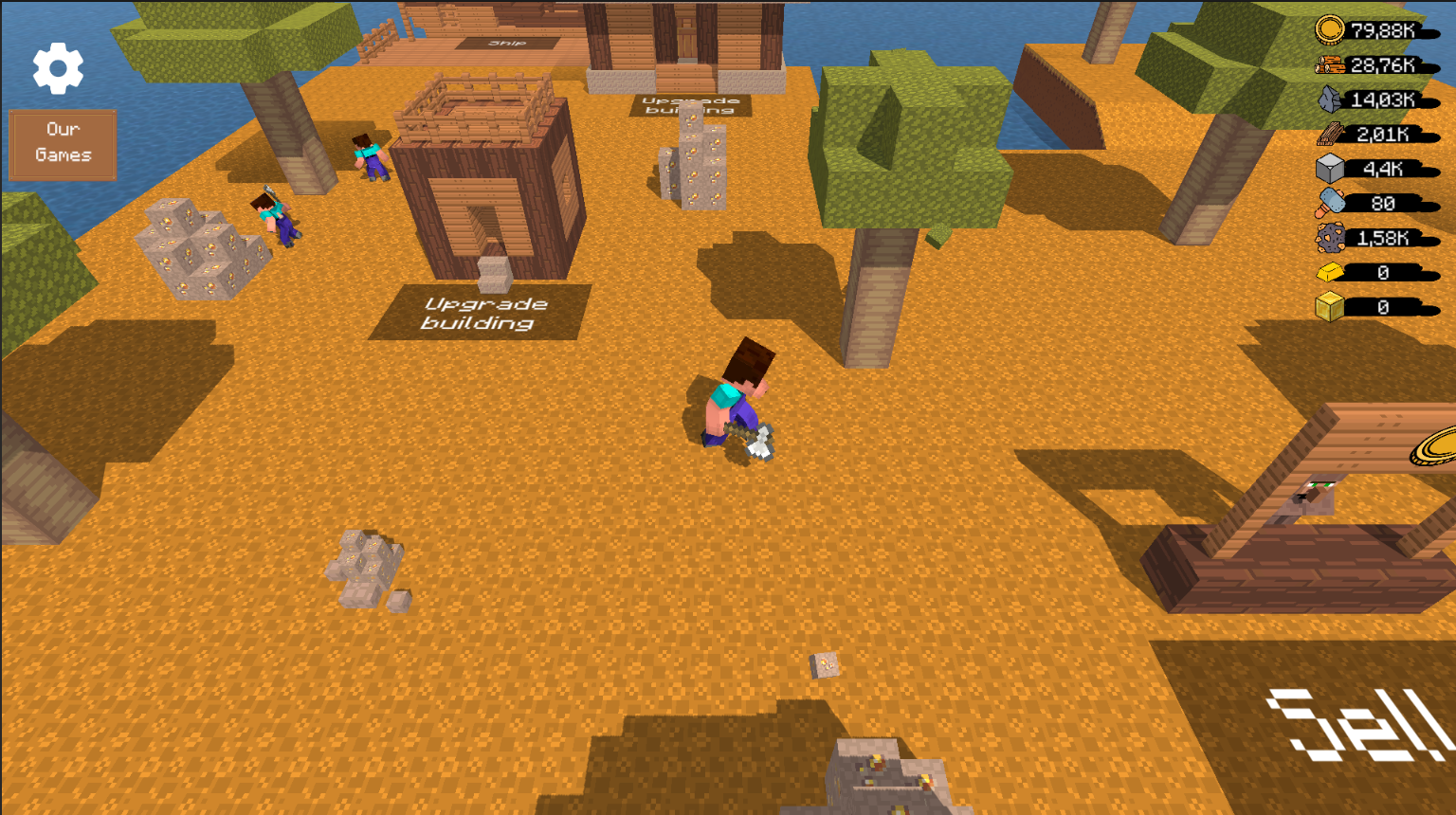Image resolution: width=1456 pixels, height=815 pixels.
Task: Select the stone resource icon
Action: click(1328, 98)
